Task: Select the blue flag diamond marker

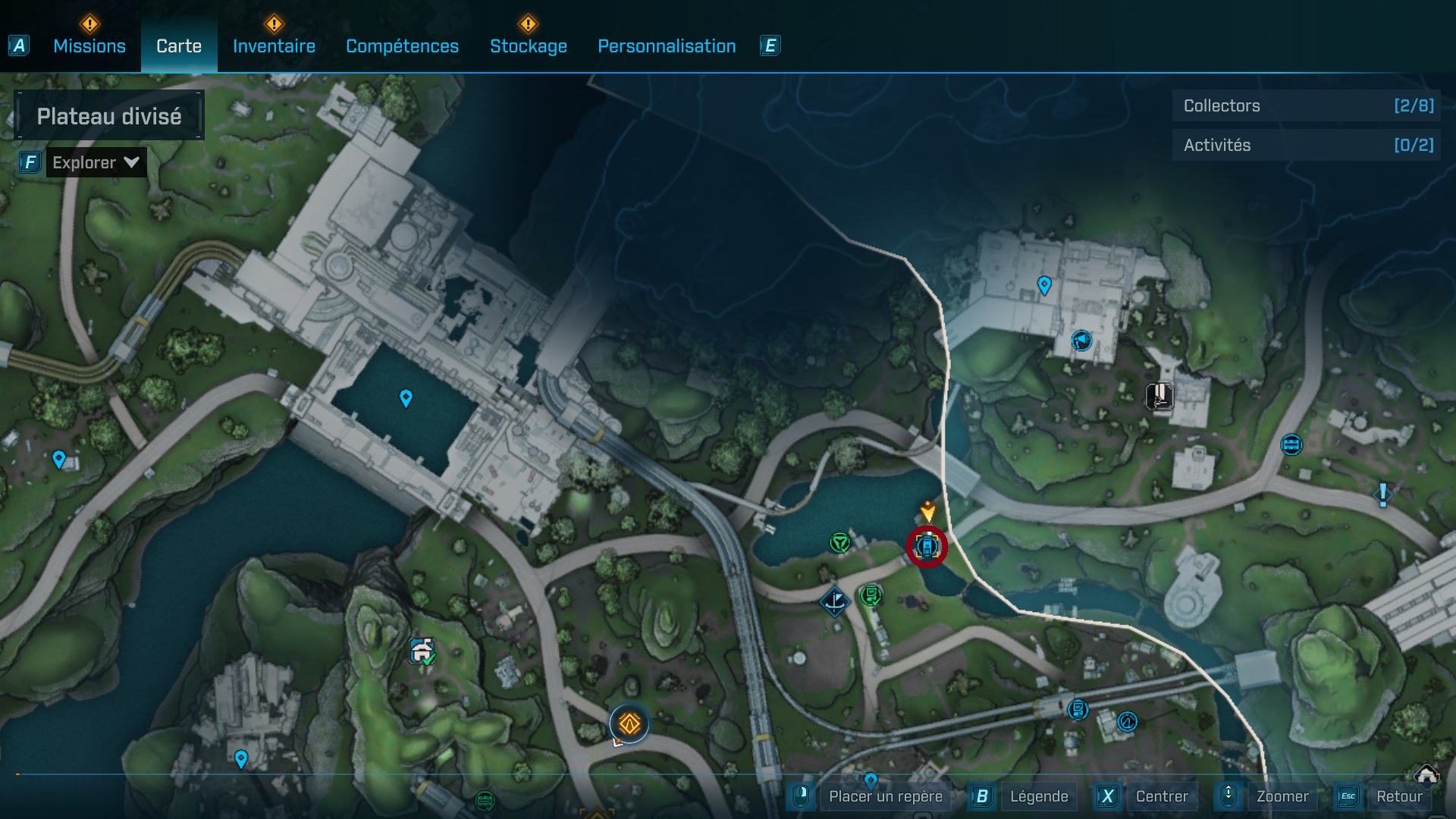Action: pyautogui.click(x=835, y=602)
